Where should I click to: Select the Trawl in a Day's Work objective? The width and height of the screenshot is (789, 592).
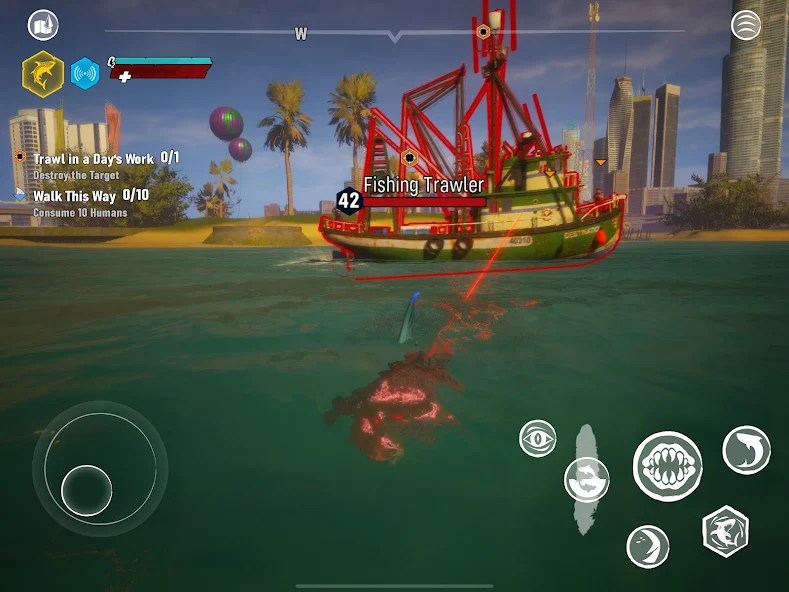click(94, 159)
